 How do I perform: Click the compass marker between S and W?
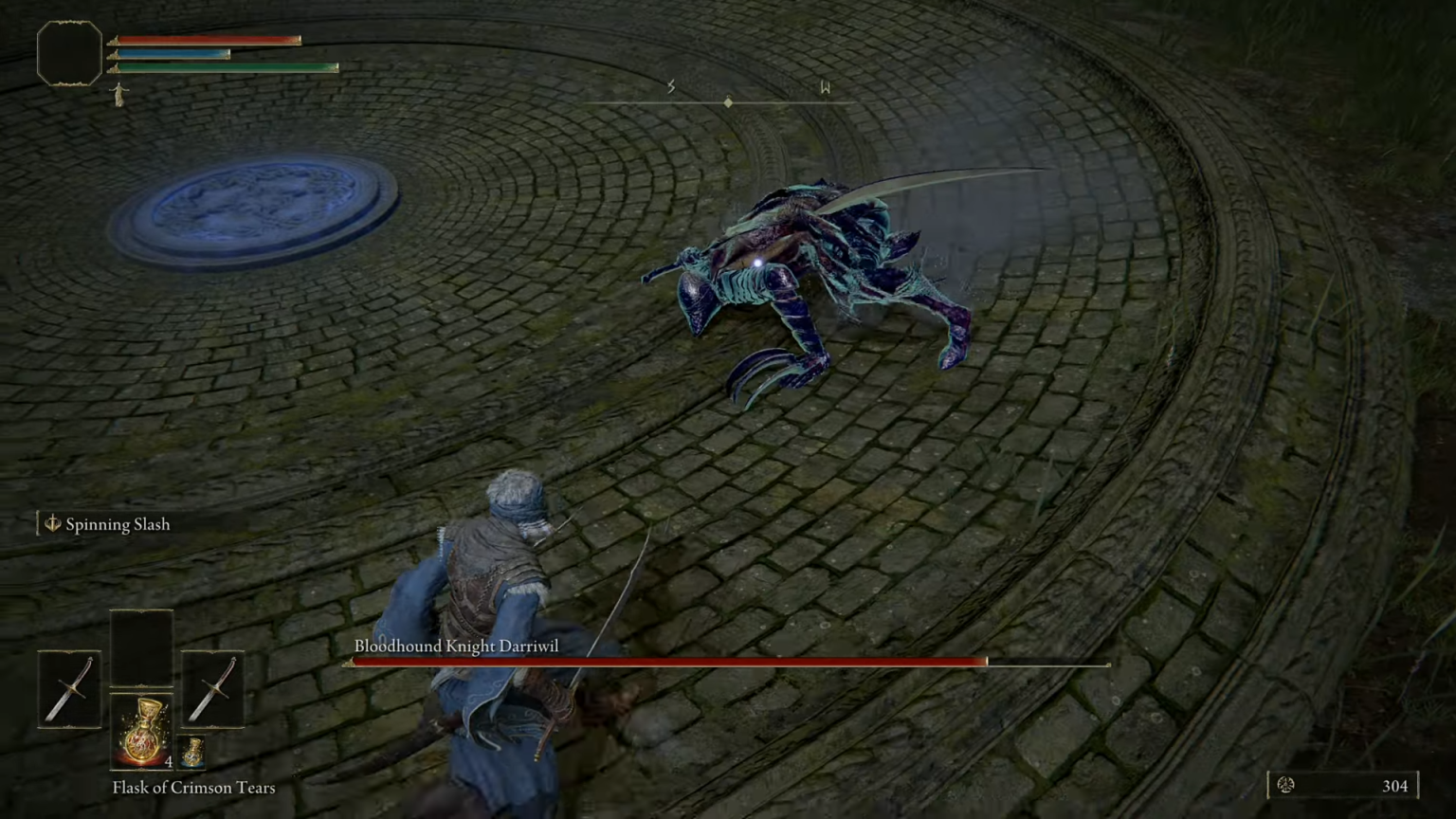pos(728,100)
